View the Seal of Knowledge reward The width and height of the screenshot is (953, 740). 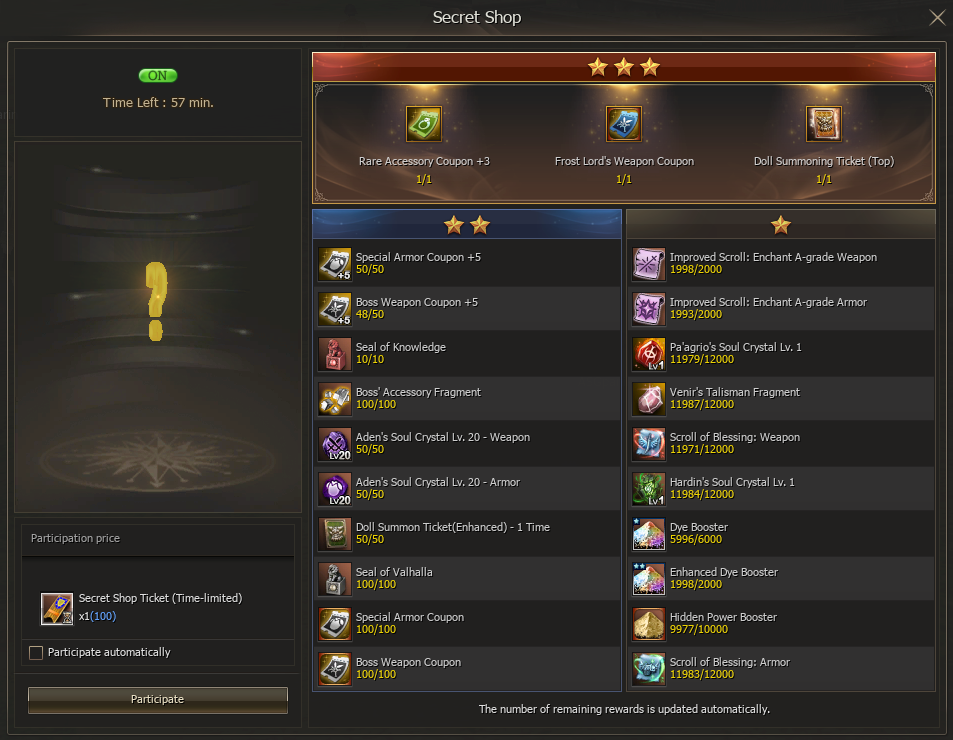(466, 355)
